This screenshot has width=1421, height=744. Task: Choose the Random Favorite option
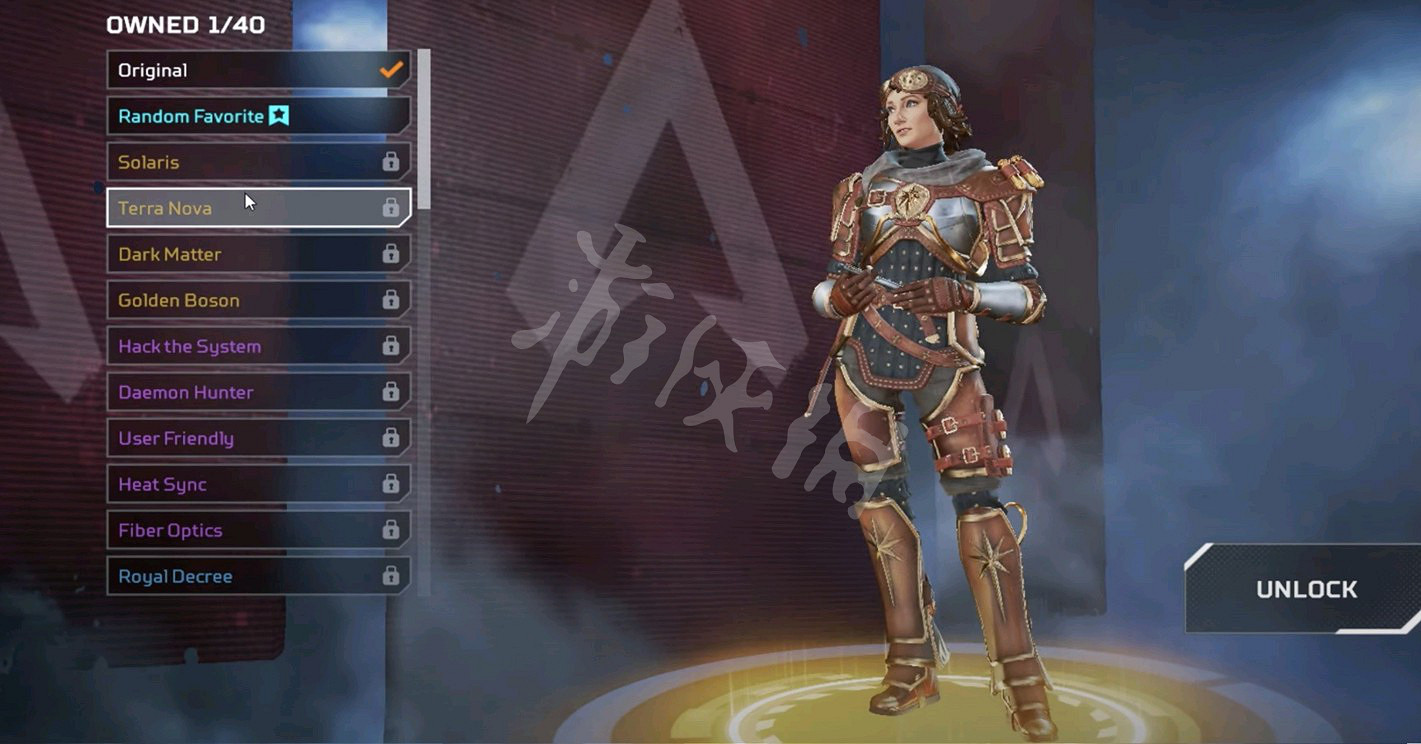coord(200,115)
